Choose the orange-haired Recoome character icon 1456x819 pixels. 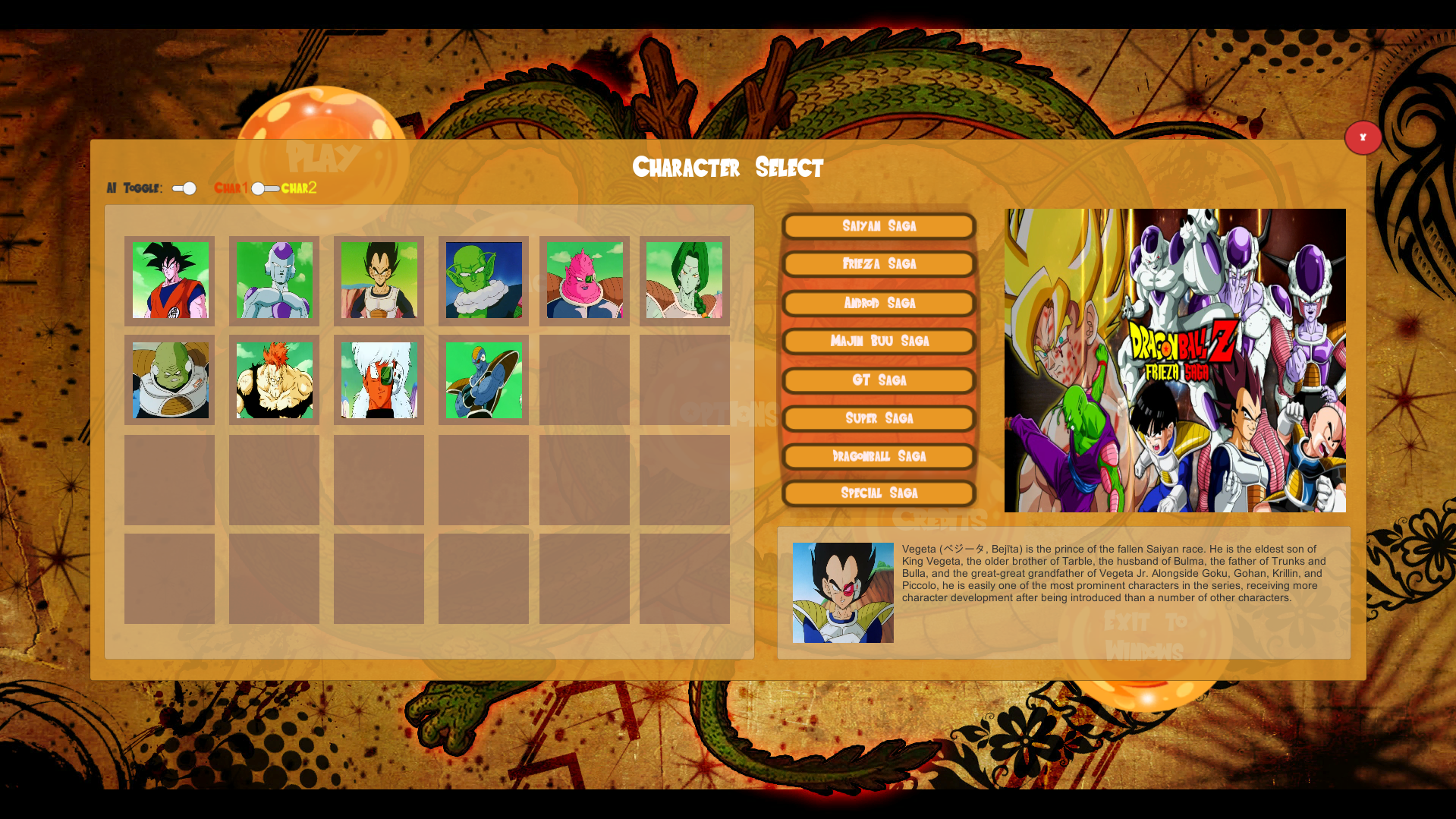tap(274, 381)
